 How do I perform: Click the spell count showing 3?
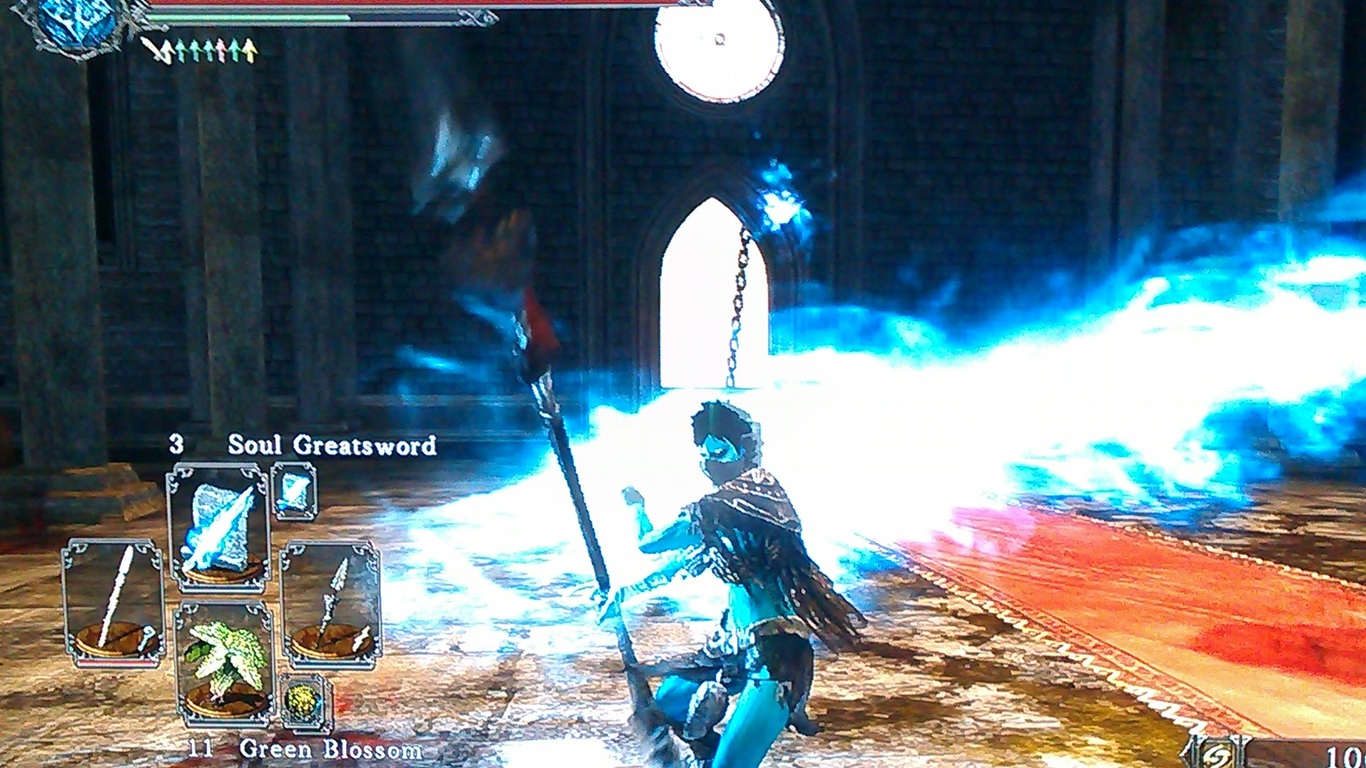(174, 445)
